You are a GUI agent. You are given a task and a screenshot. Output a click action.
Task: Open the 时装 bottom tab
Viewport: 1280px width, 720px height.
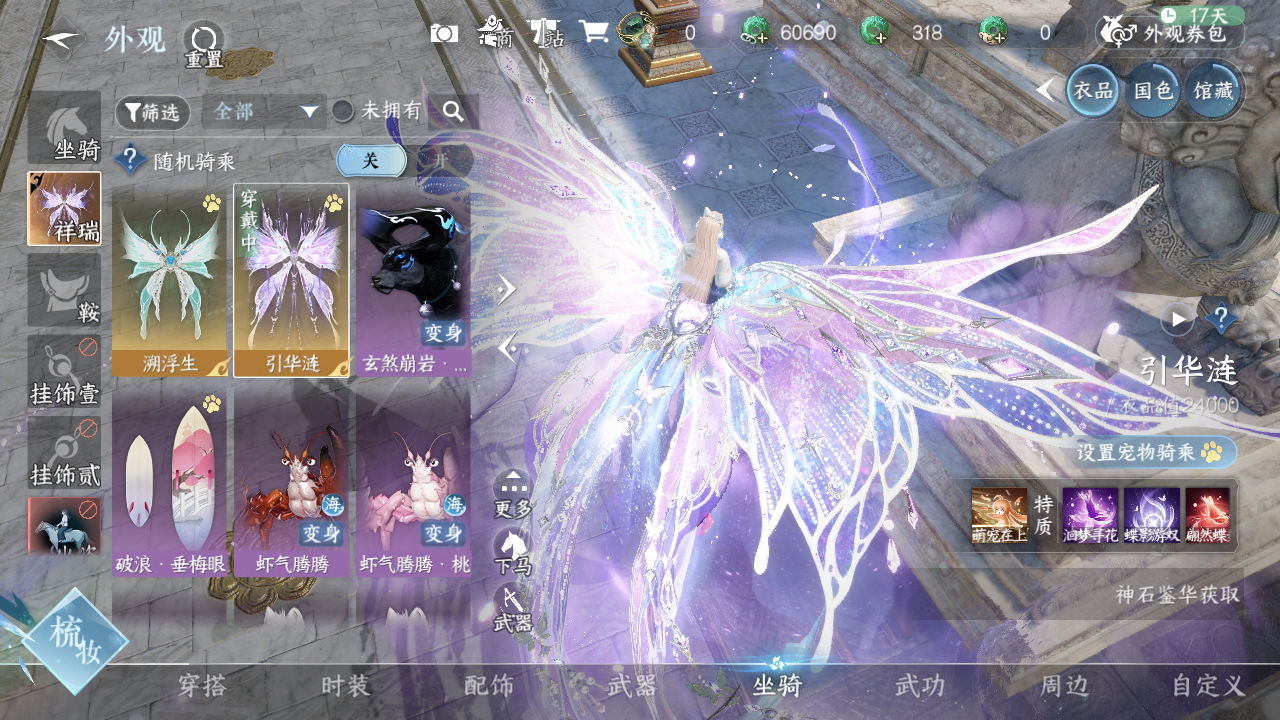[x=346, y=686]
